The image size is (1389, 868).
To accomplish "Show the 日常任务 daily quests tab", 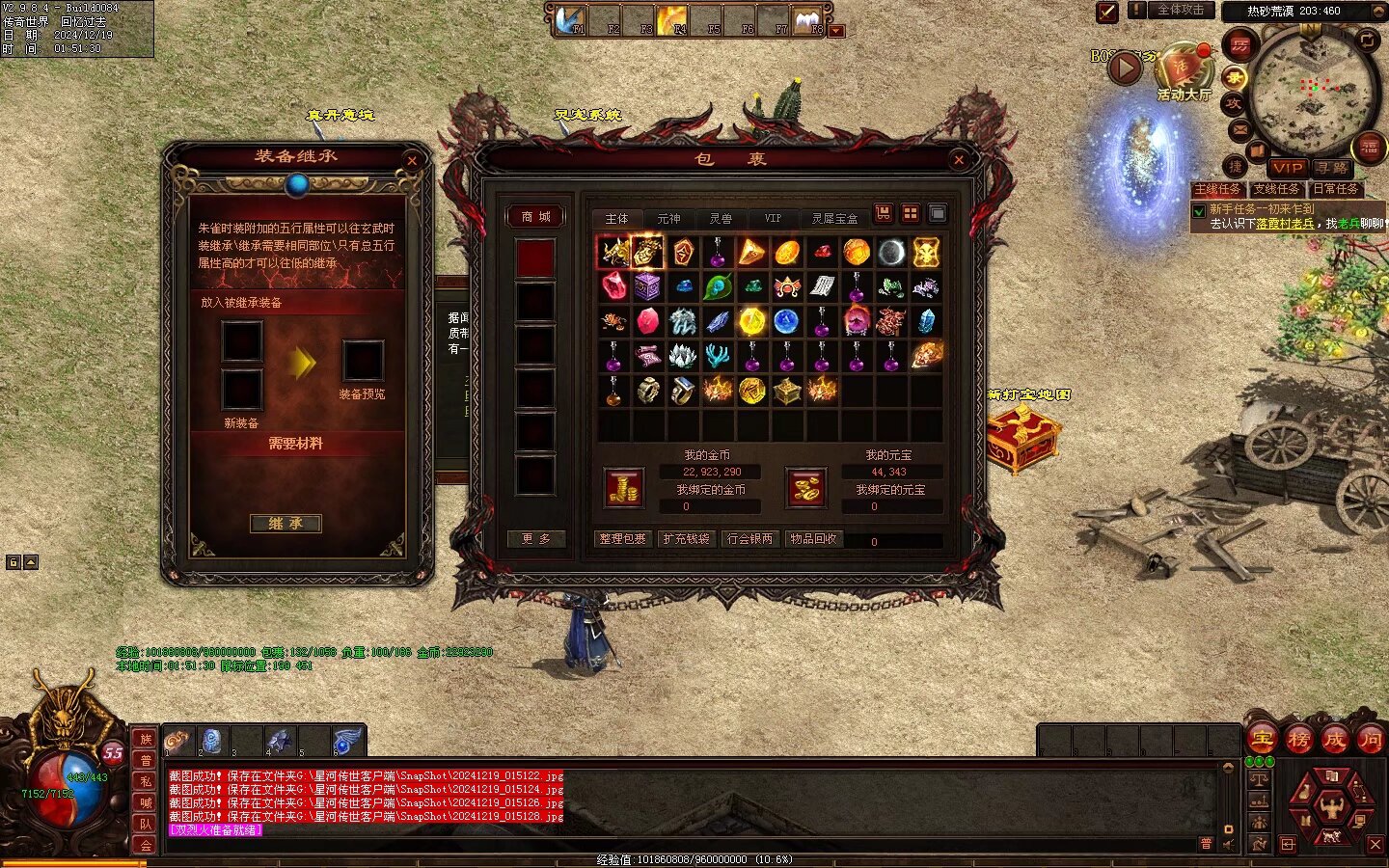I will pos(1335,189).
